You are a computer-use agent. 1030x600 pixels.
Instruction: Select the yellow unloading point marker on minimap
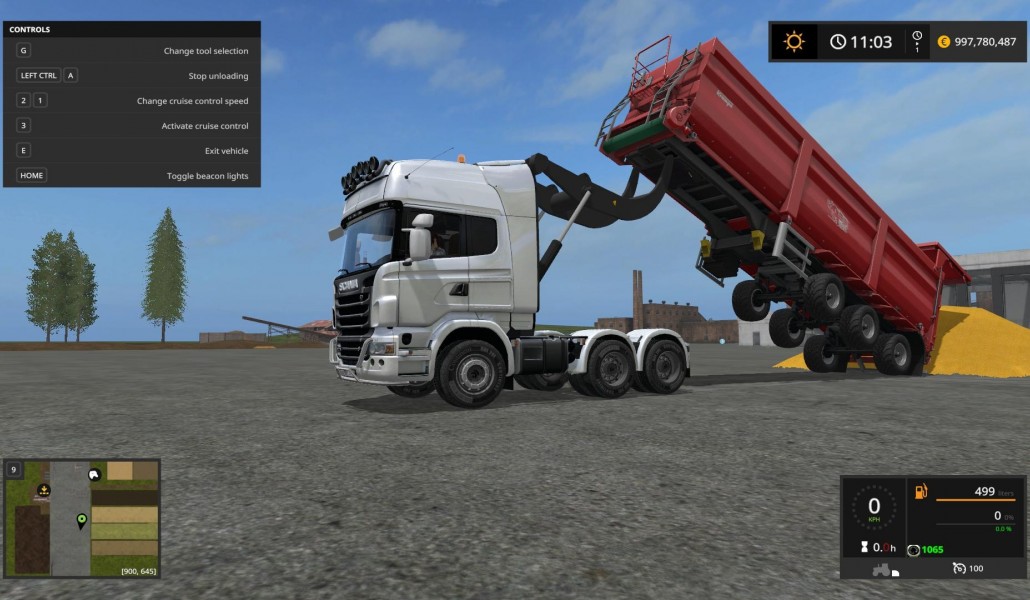pos(44,490)
